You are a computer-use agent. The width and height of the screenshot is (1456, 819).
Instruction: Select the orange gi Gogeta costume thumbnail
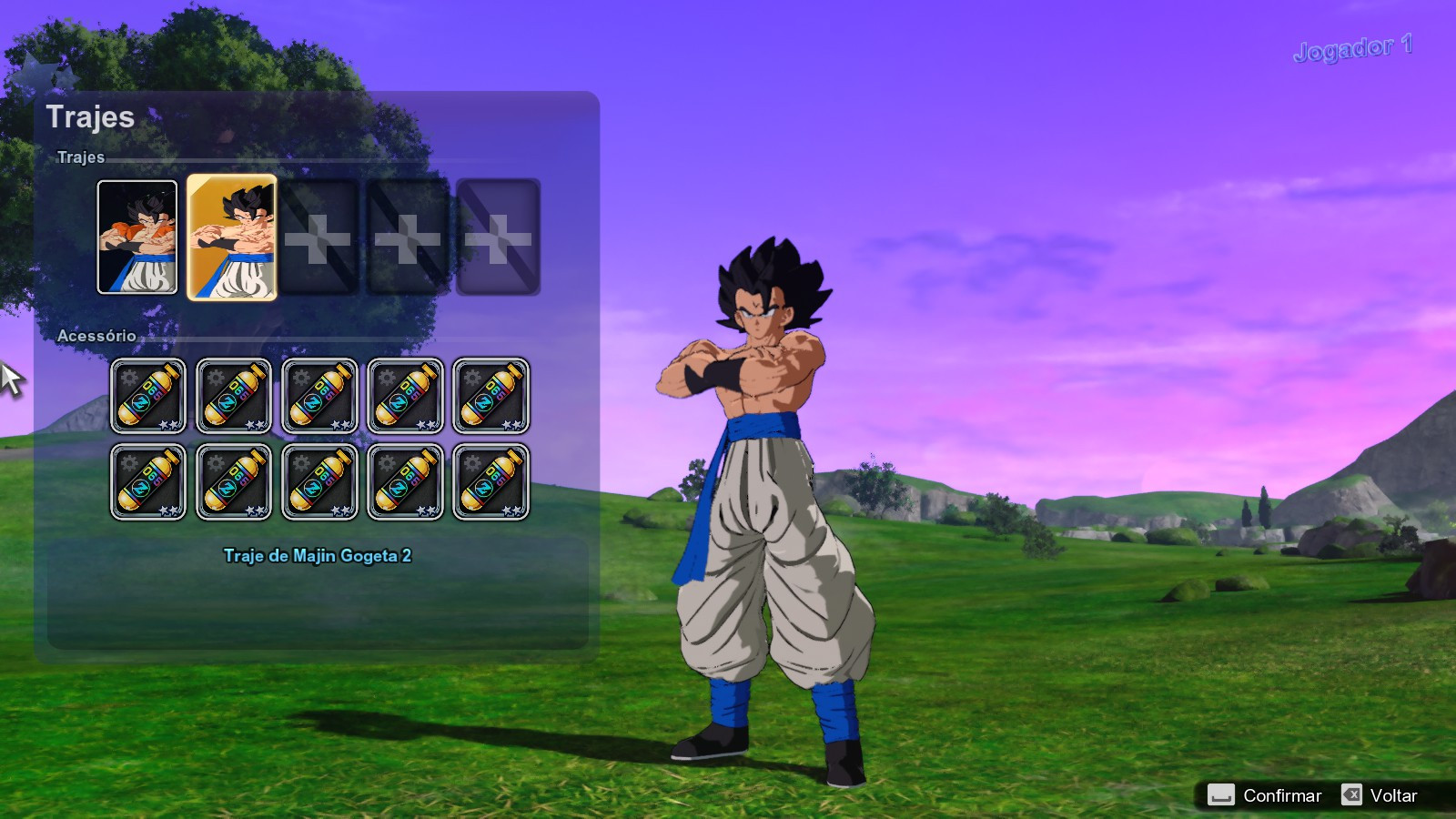click(x=136, y=238)
